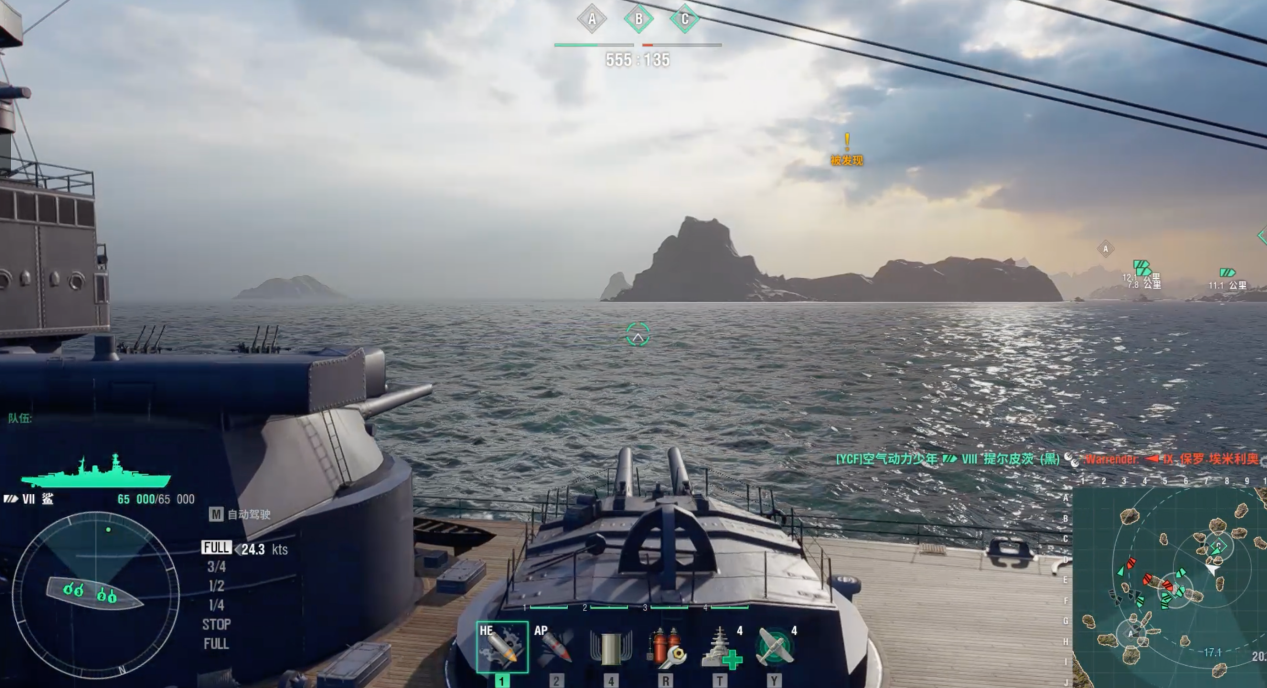Use the Damage Control Party extinguisher icon
This screenshot has height=688, width=1267.
click(x=665, y=647)
